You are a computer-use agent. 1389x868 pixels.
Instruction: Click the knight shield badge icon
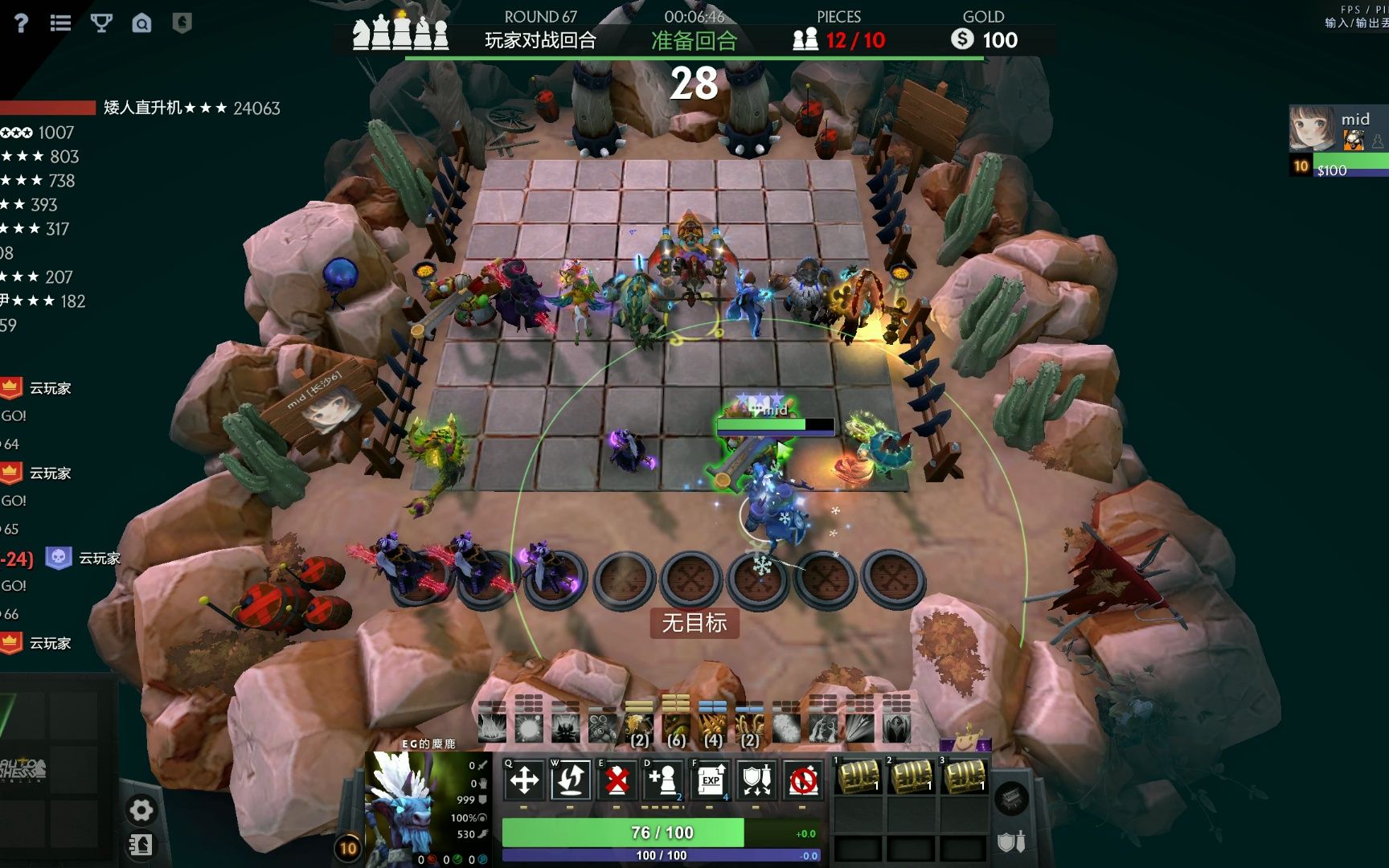182,23
